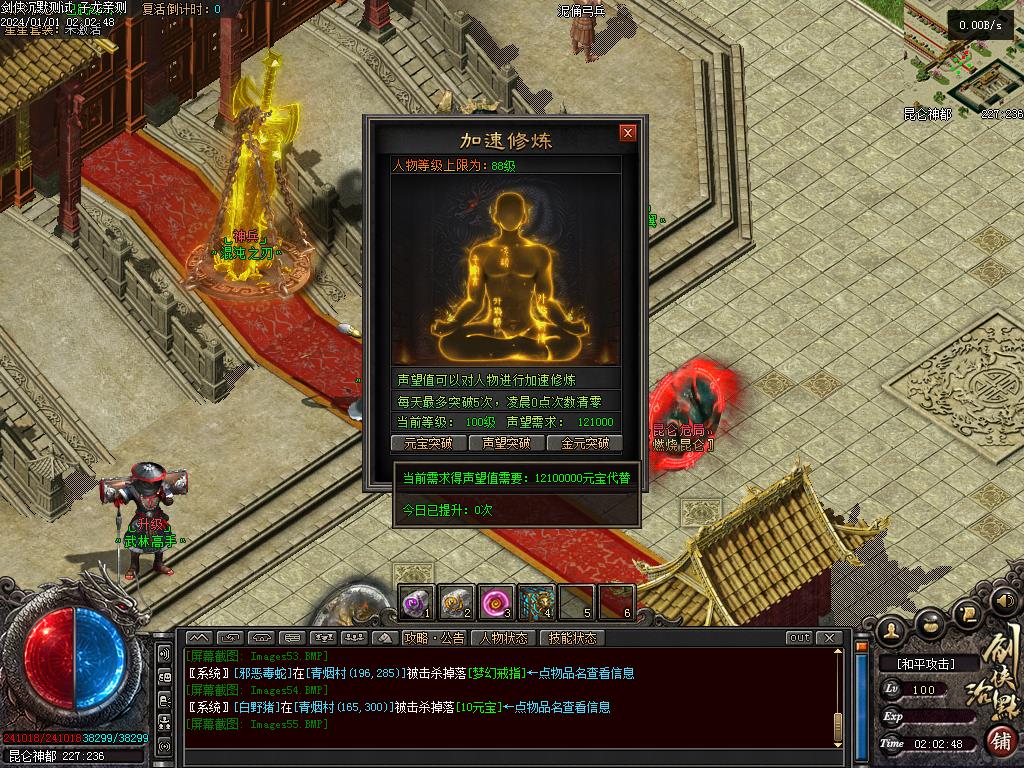
Task: Select the 声望突破 reputation breakthrough button
Action: coord(506,443)
